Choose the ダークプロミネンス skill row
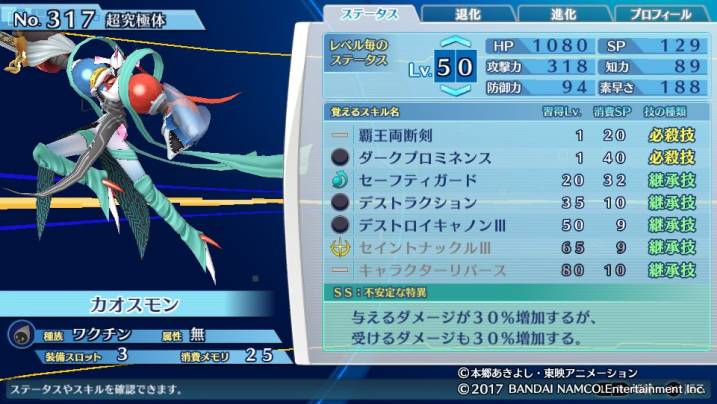The width and height of the screenshot is (717, 404). pos(514,157)
